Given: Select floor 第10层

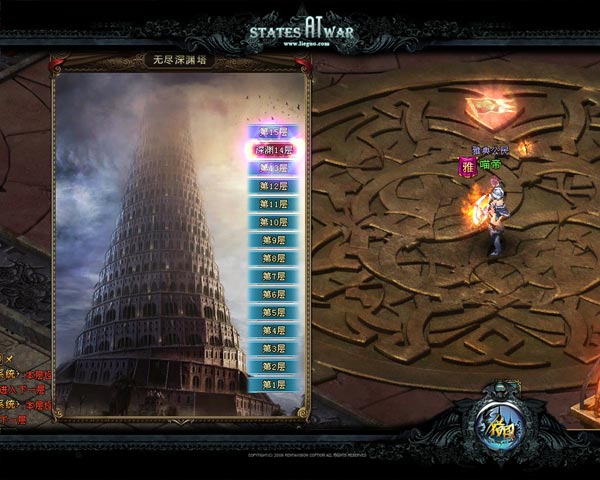Looking at the screenshot, I should point(273,222).
